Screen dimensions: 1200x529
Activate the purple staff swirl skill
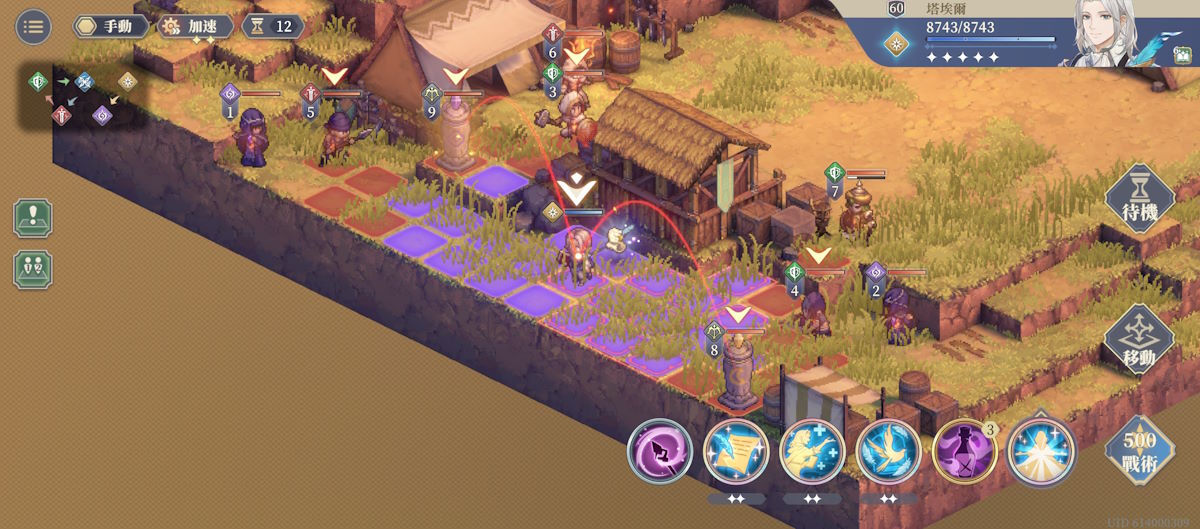tap(660, 452)
